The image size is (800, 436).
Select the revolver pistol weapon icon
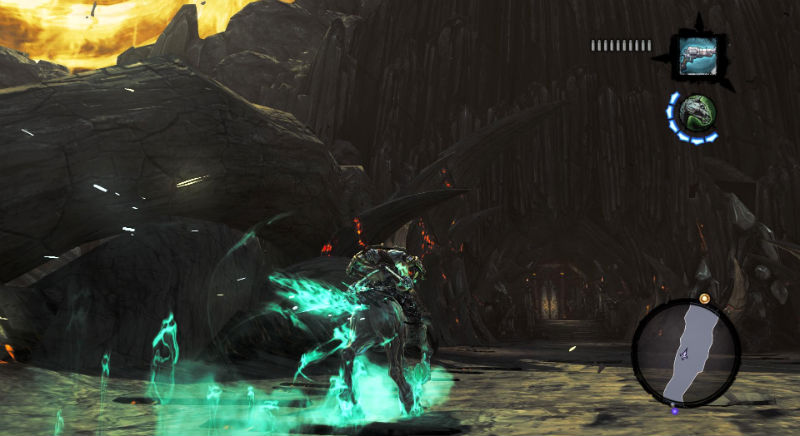coord(696,51)
